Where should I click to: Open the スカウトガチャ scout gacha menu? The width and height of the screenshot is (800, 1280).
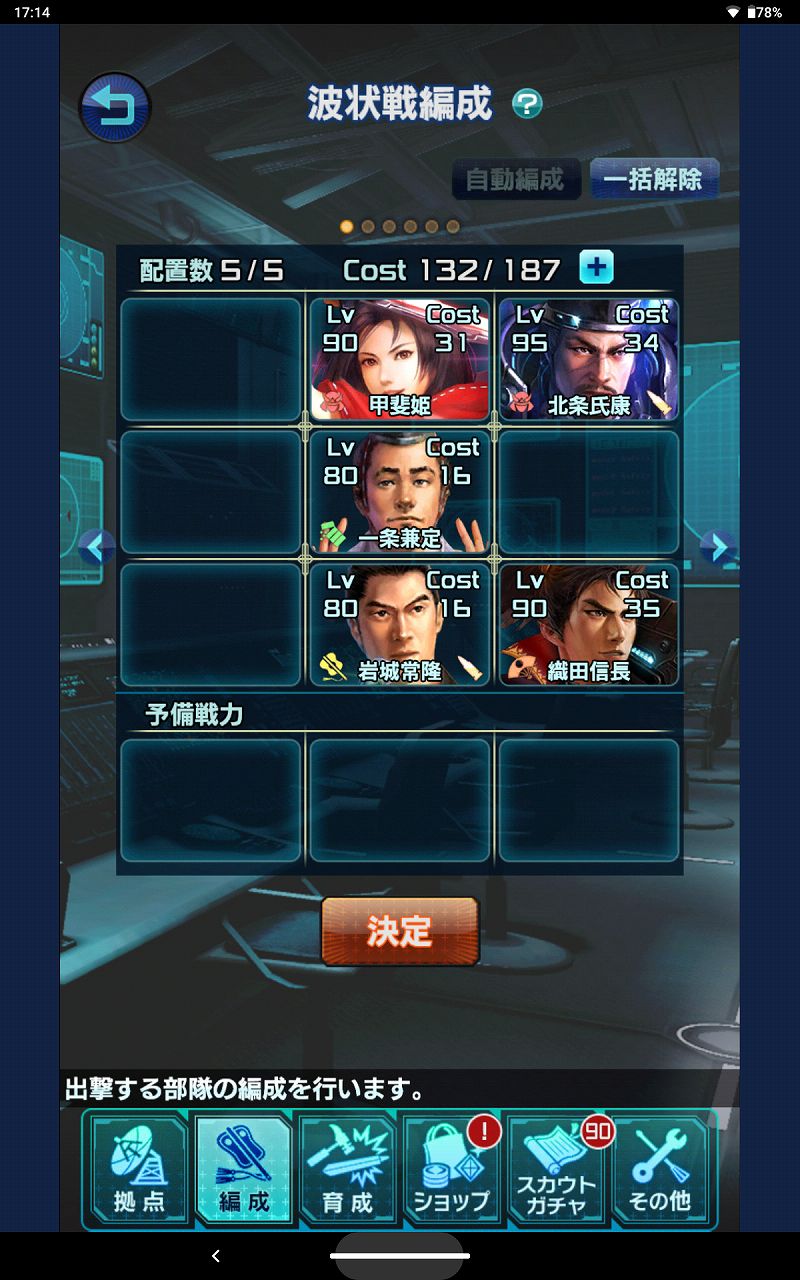[x=556, y=1168]
